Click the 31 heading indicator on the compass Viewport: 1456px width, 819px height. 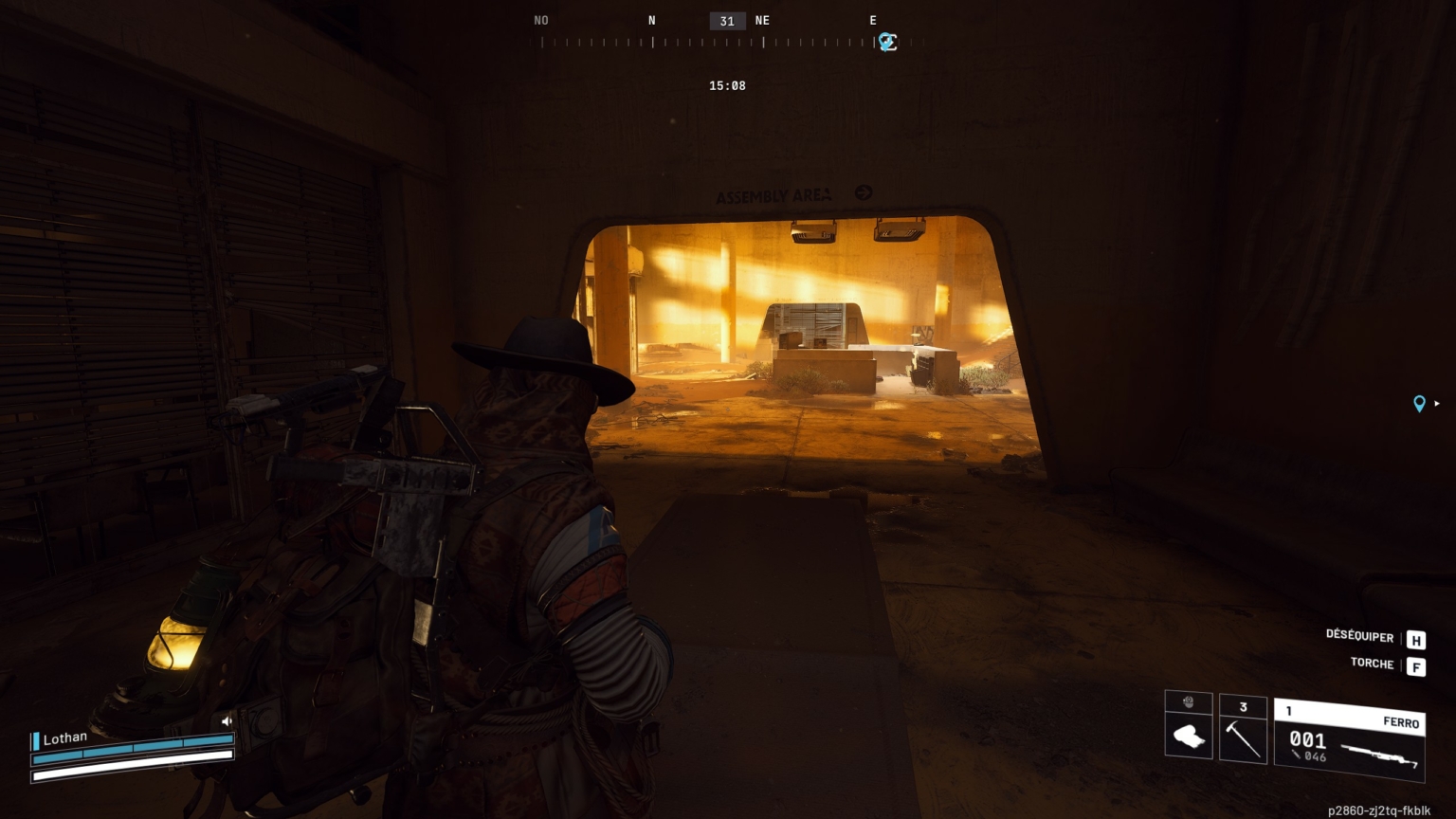[726, 20]
